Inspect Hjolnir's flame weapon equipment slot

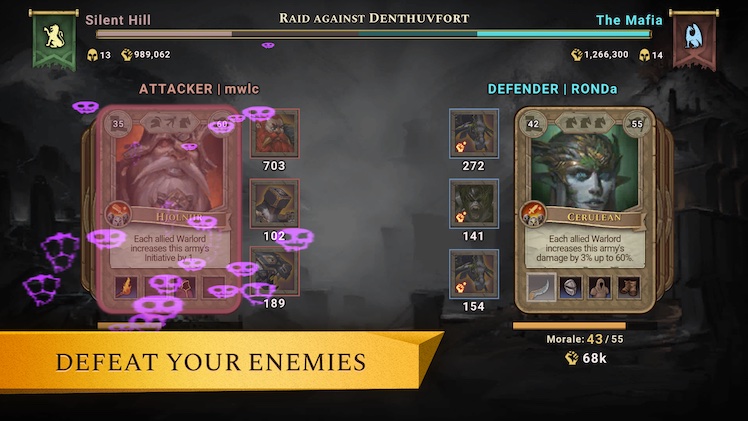pyautogui.click(x=127, y=288)
